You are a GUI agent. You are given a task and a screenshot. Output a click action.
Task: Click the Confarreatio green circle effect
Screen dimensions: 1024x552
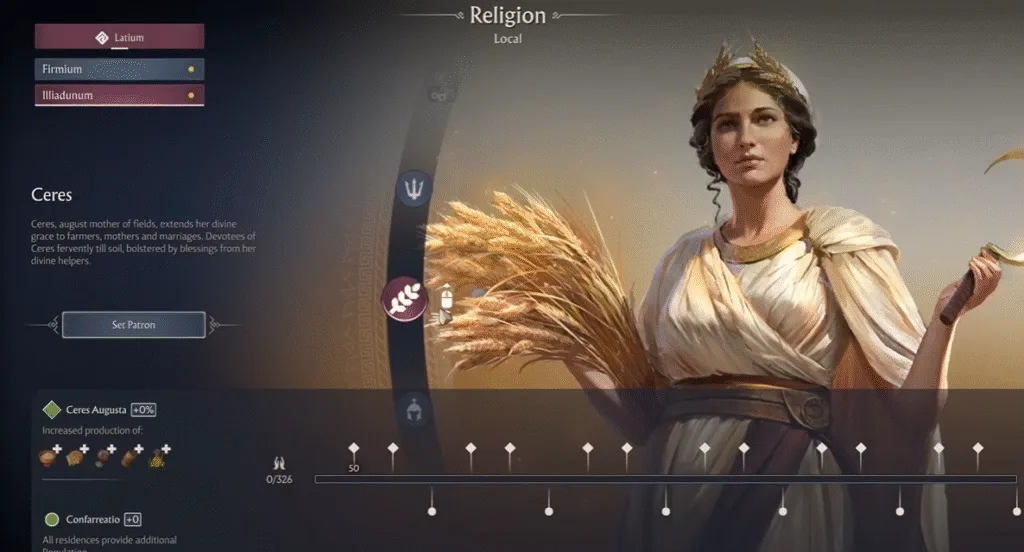[x=52, y=520]
